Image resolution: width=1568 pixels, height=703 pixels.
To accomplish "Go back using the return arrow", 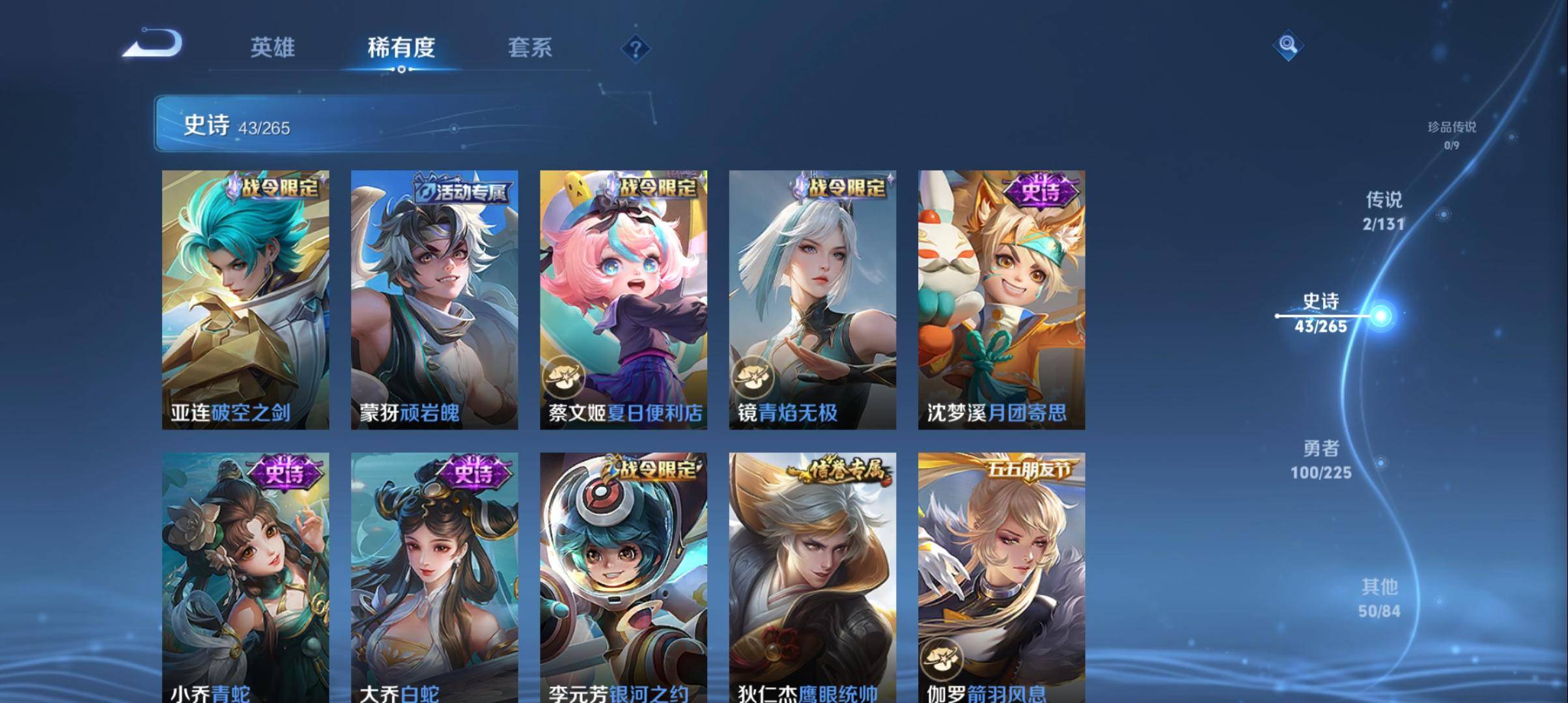I will click(153, 44).
